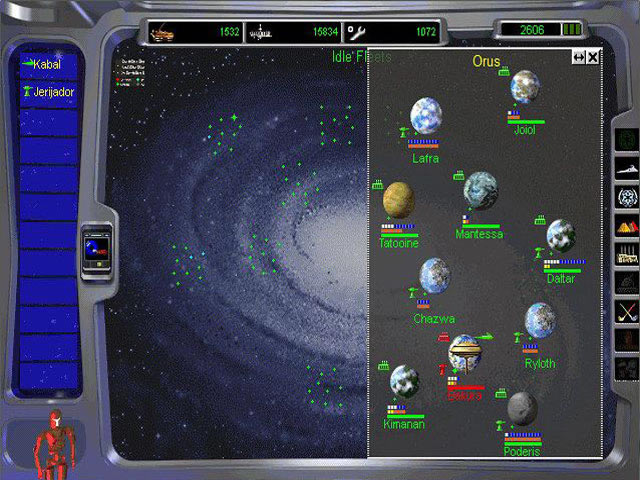Select planet Lafra
Image resolution: width=640 pixels, height=480 pixels.
click(426, 117)
